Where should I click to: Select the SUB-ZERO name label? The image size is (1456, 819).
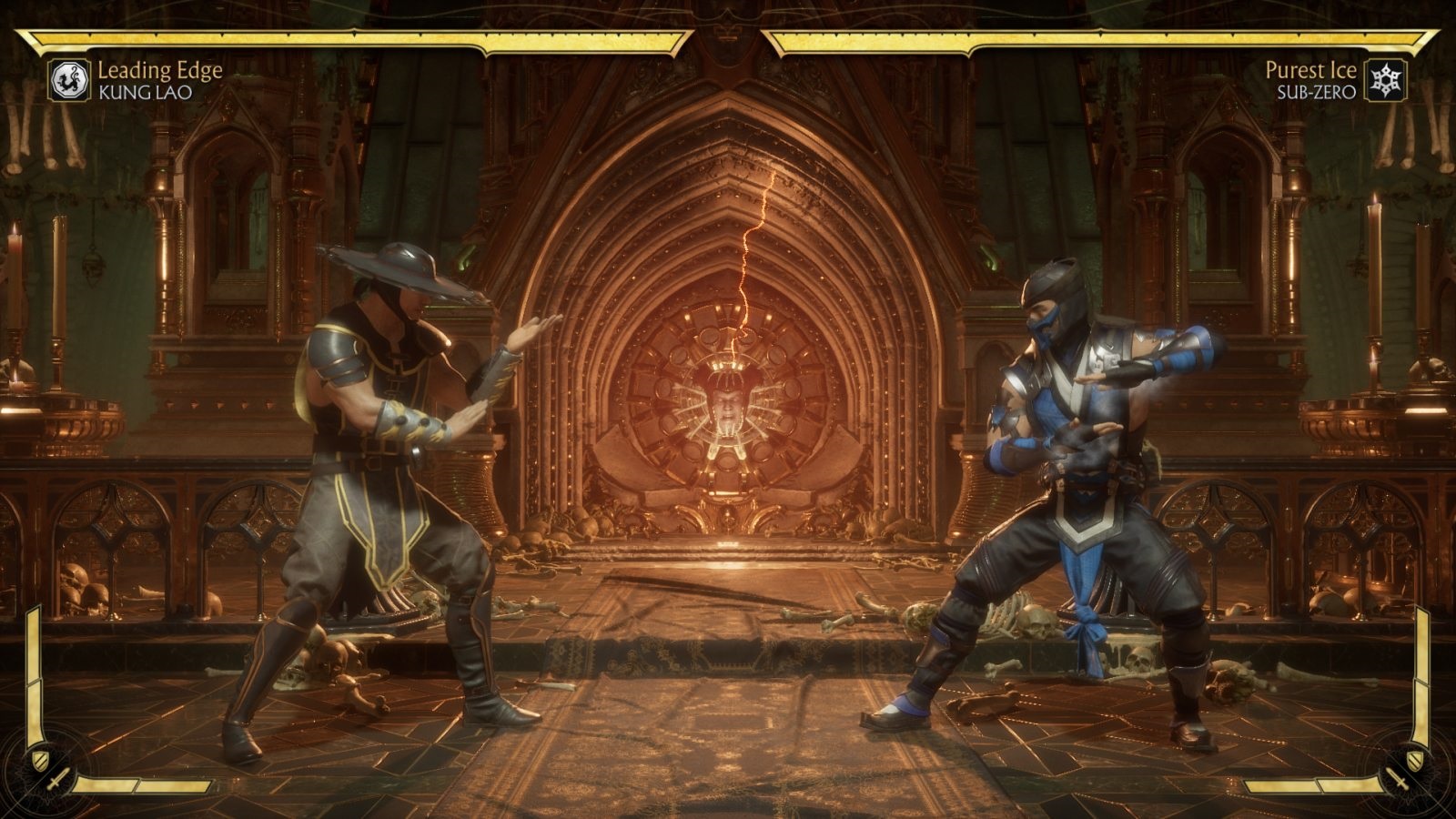pos(1319,91)
